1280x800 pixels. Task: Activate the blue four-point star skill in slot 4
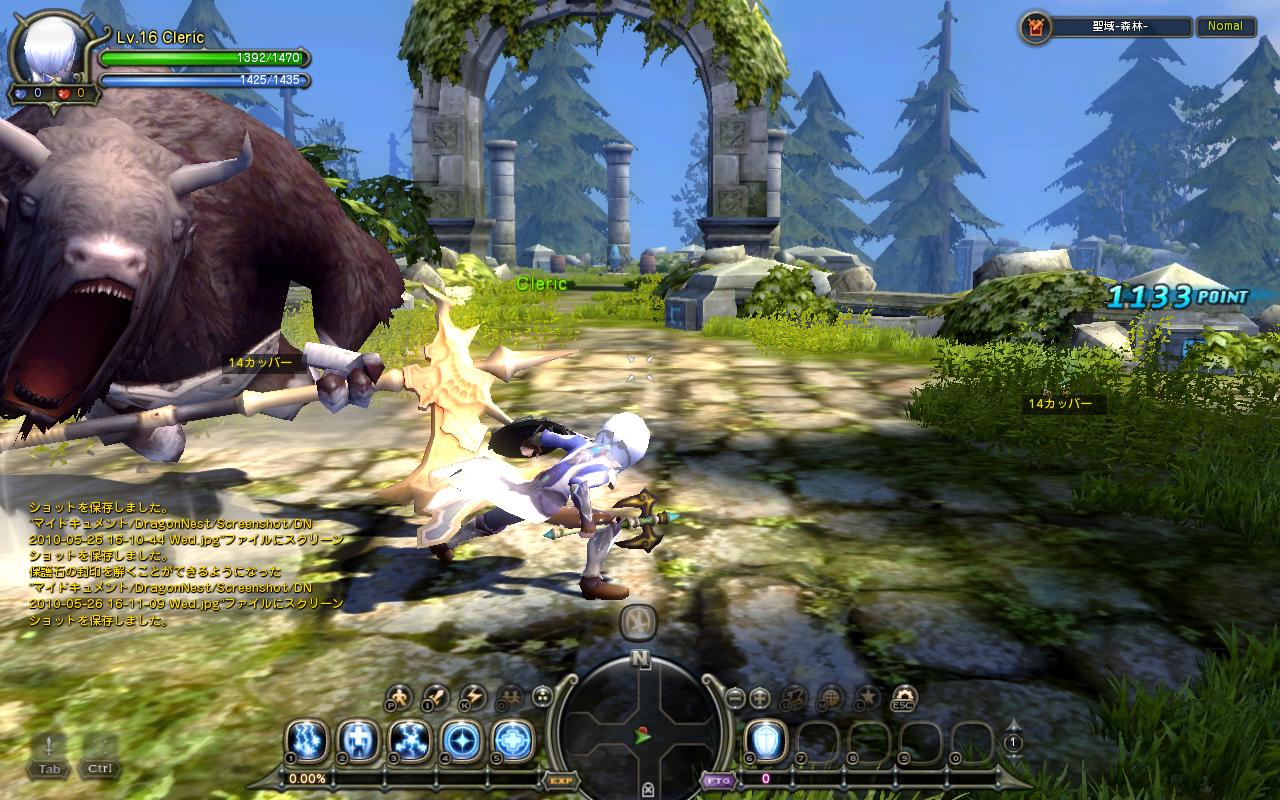coord(462,741)
